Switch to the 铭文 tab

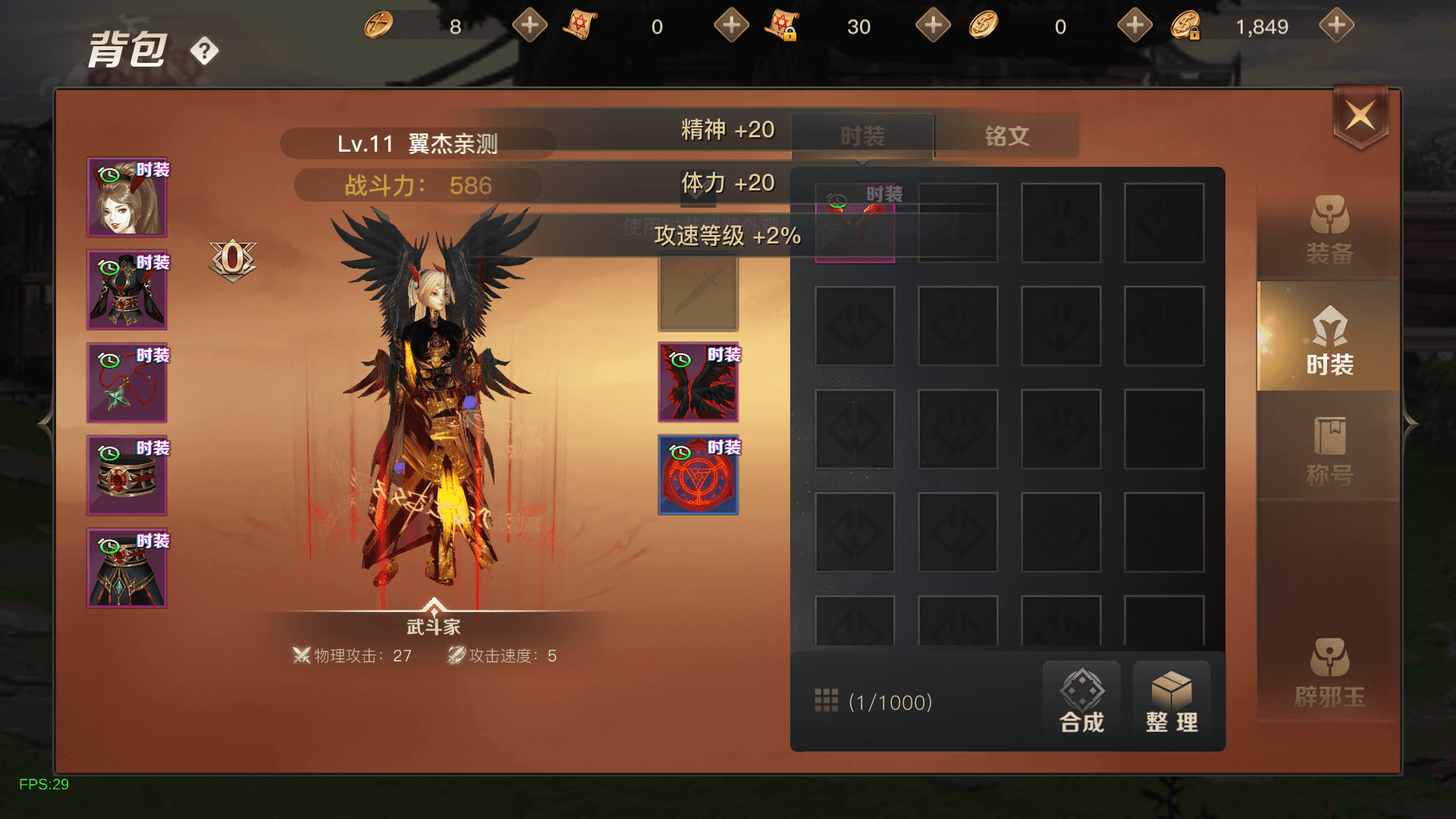(1006, 136)
